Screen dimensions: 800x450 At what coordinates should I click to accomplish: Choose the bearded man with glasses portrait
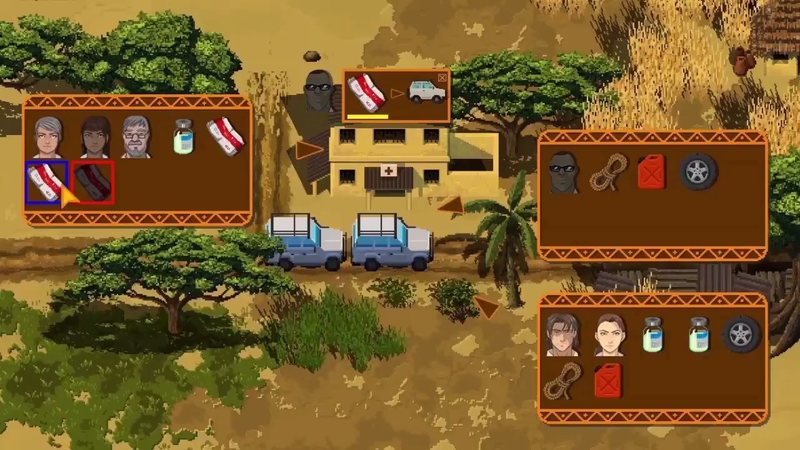137,137
